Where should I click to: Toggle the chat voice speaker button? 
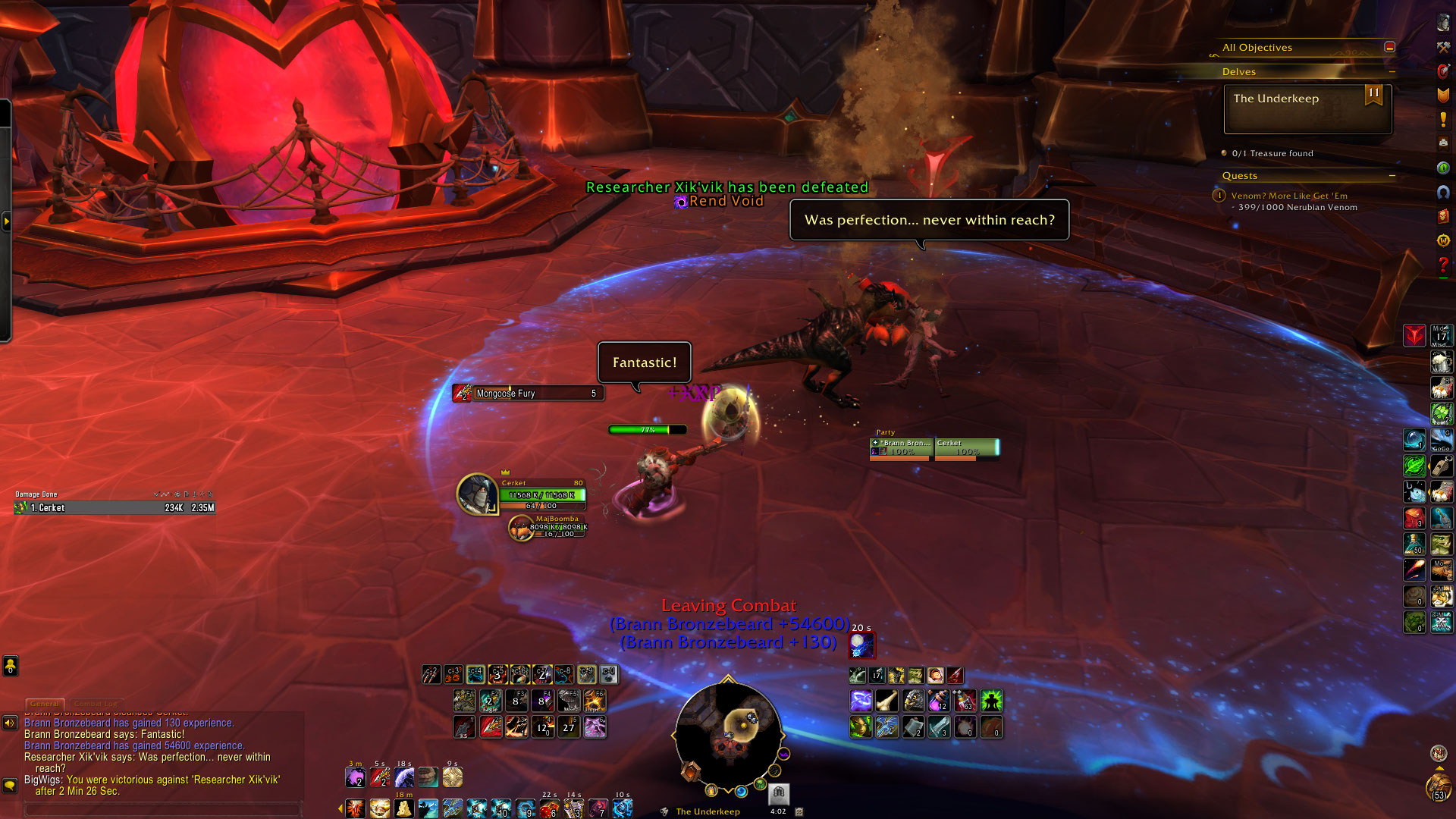10,723
